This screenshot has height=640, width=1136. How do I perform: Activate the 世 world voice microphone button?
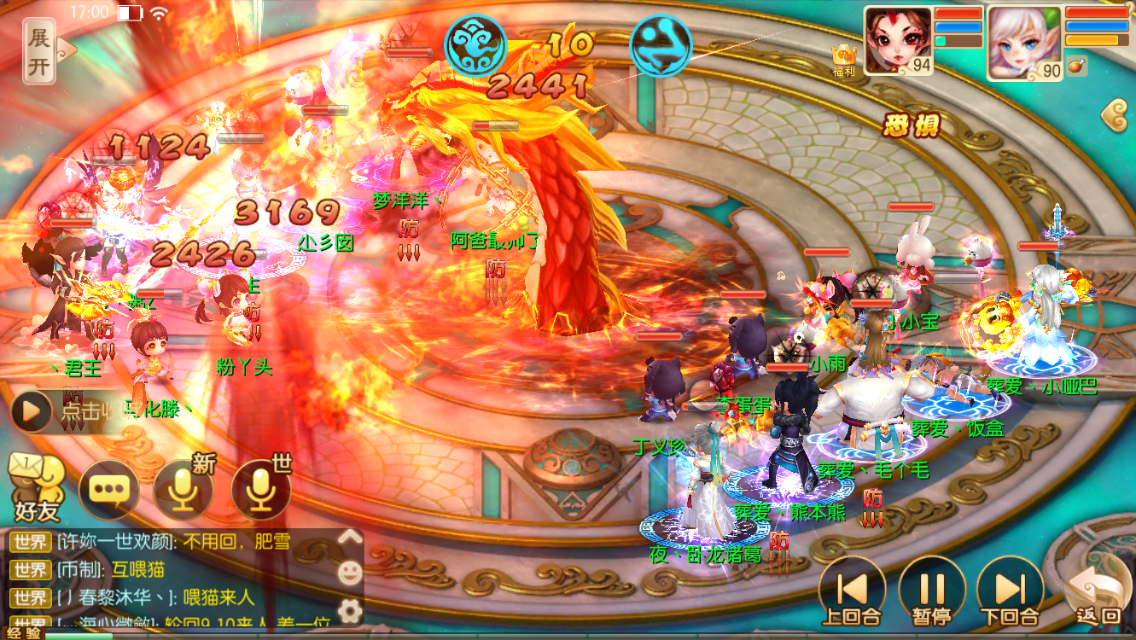(x=261, y=487)
